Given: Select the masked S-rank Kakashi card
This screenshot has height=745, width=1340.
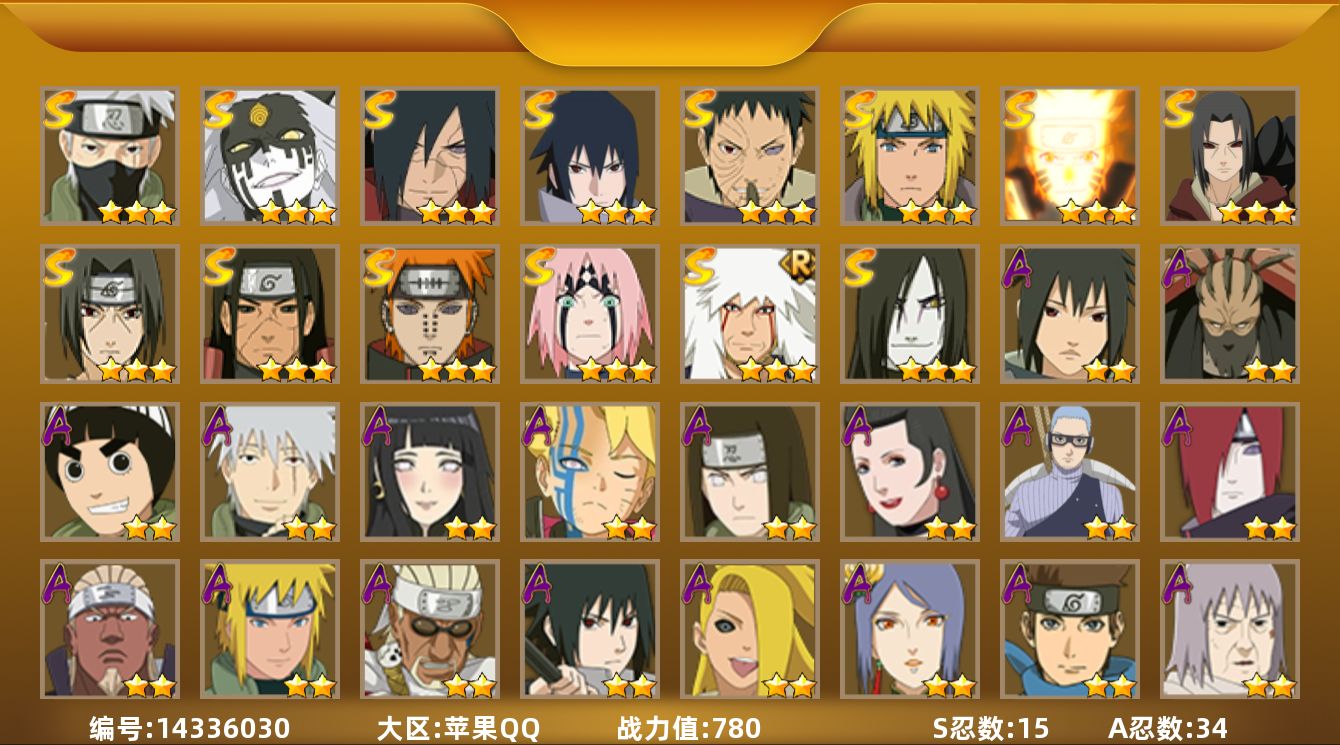Looking at the screenshot, I should coord(109,156).
